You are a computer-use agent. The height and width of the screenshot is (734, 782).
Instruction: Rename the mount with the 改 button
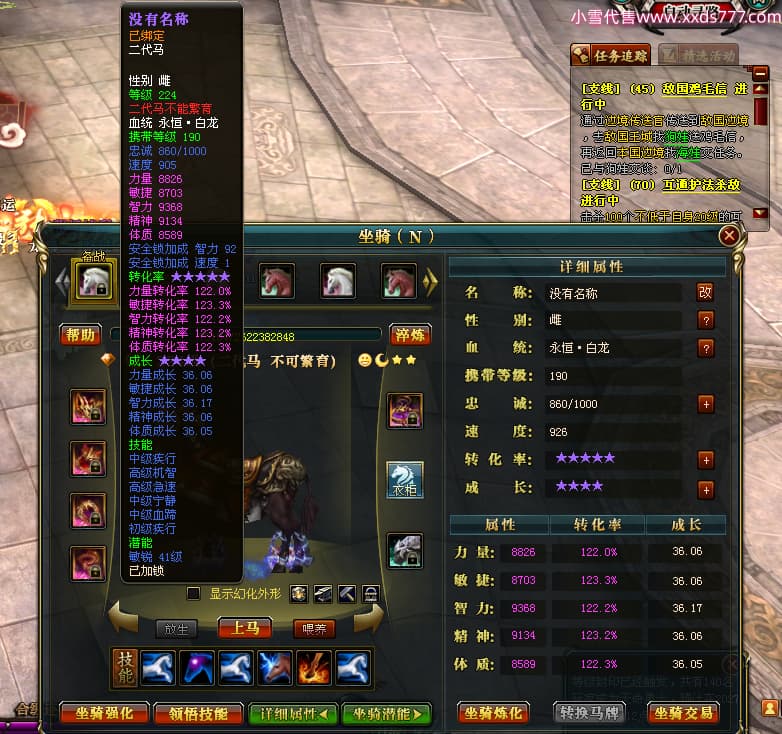pyautogui.click(x=706, y=293)
